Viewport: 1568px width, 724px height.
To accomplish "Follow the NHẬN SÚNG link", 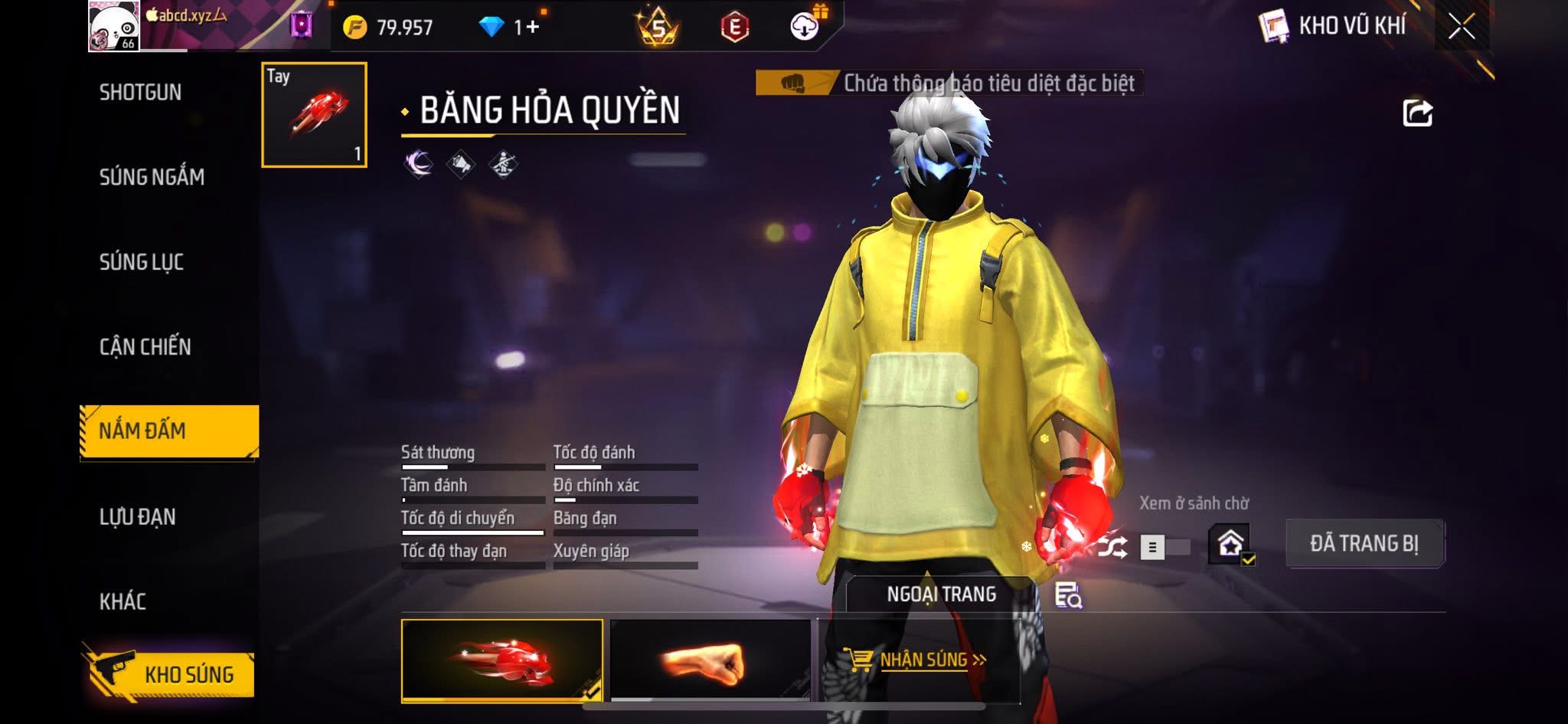I will 916,660.
